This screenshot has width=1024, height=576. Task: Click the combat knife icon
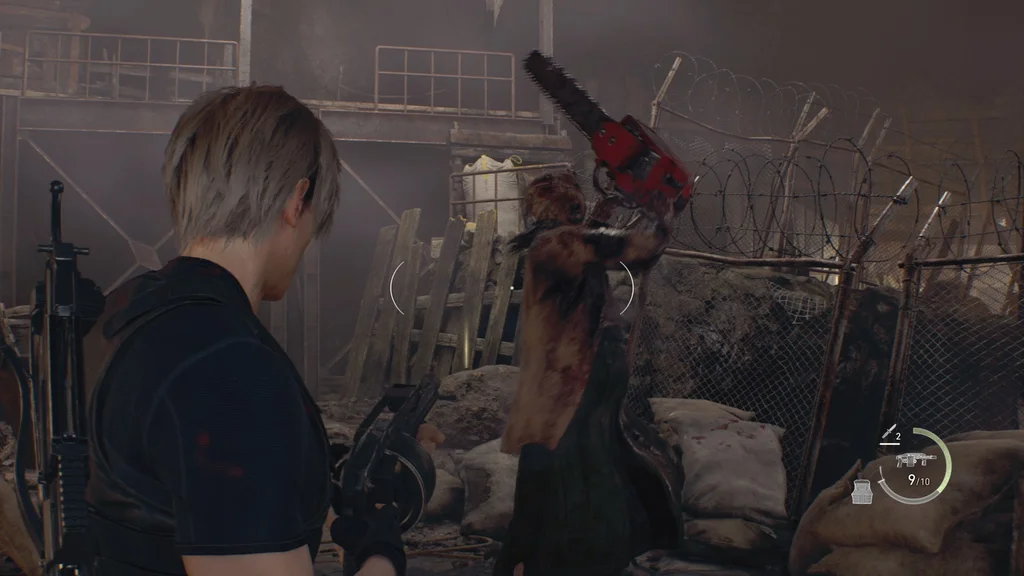[886, 432]
